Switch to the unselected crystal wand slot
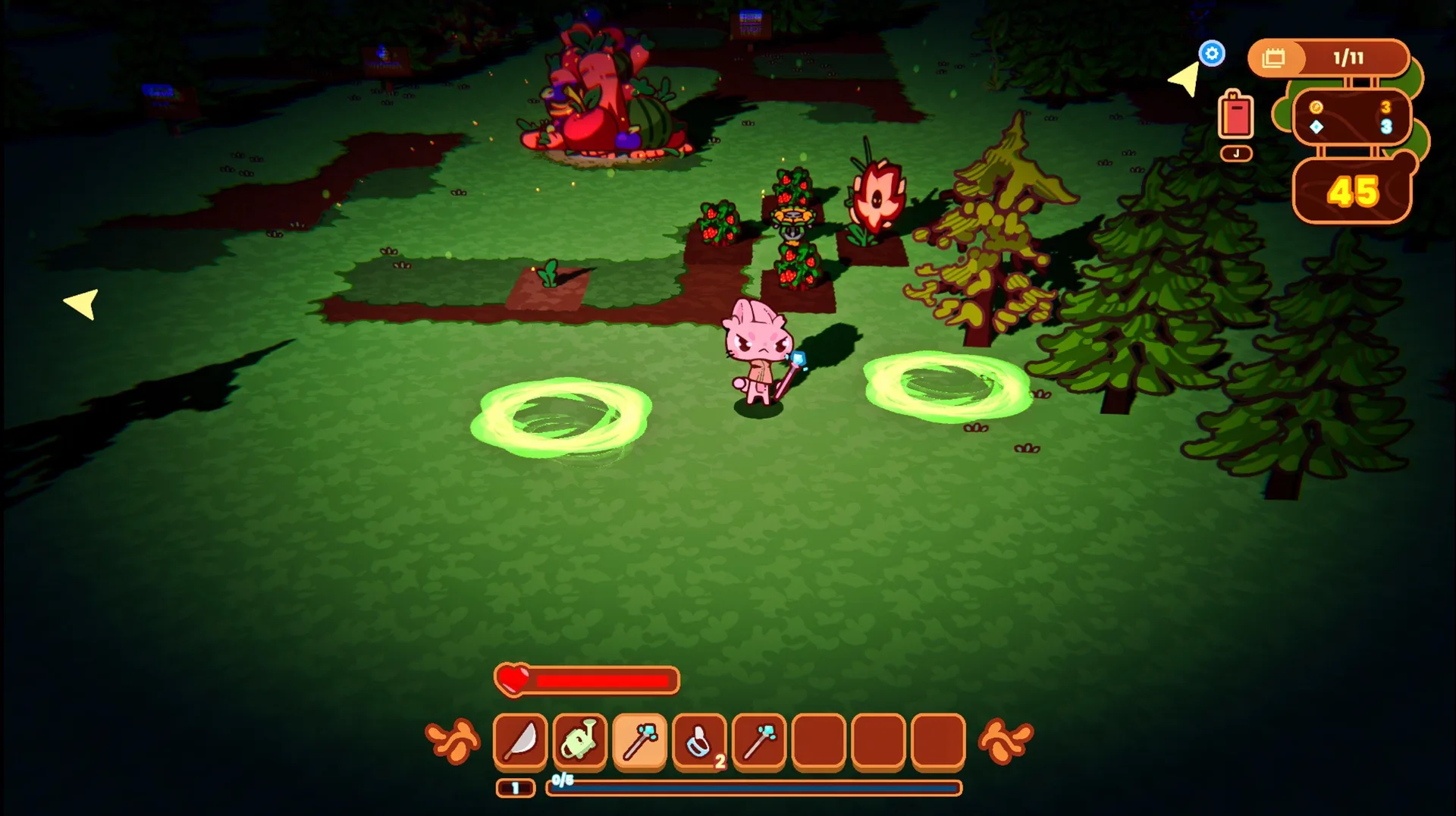The width and height of the screenshot is (1456, 816). (x=759, y=741)
